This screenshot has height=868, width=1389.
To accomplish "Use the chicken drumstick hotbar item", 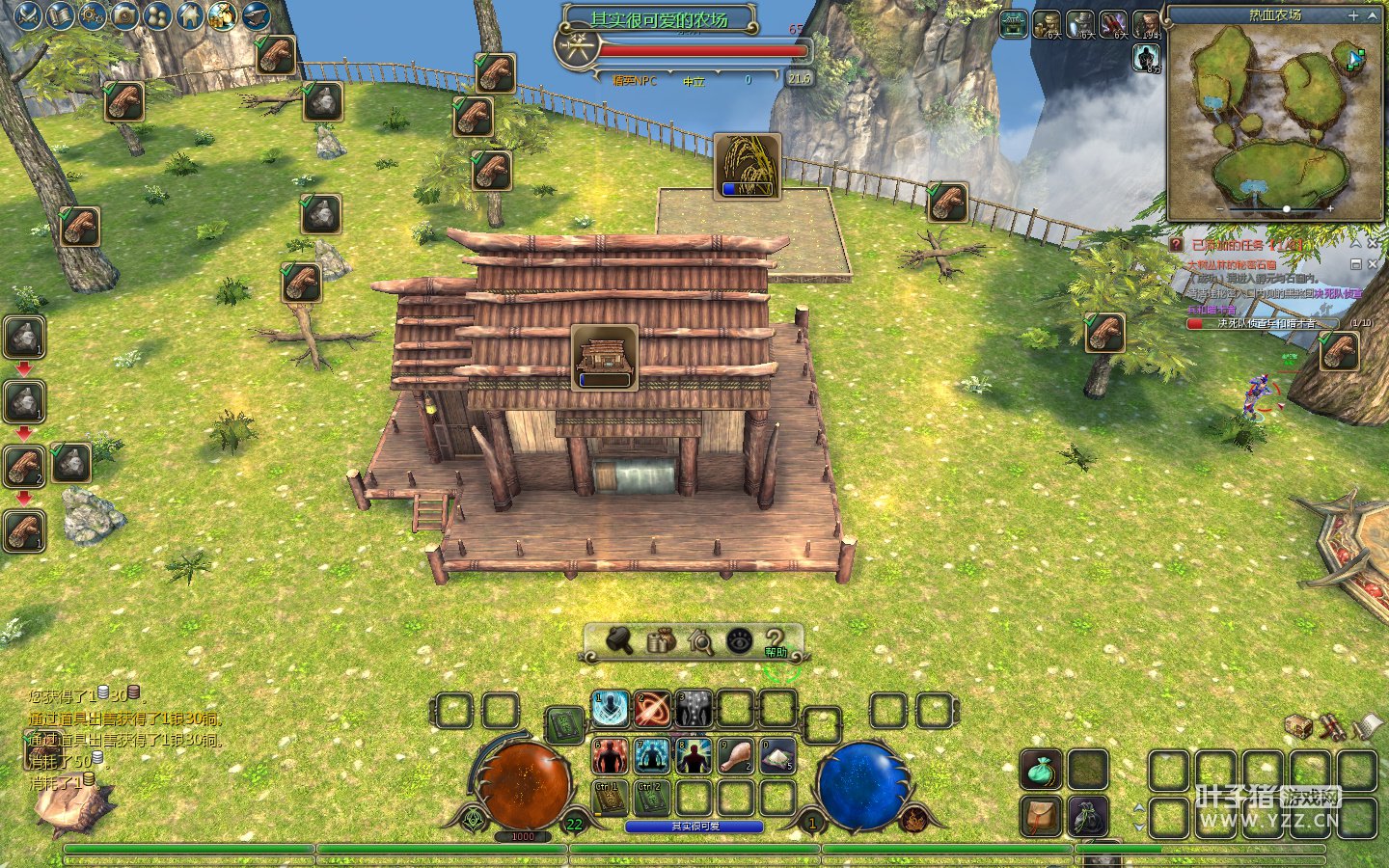I will 736,756.
